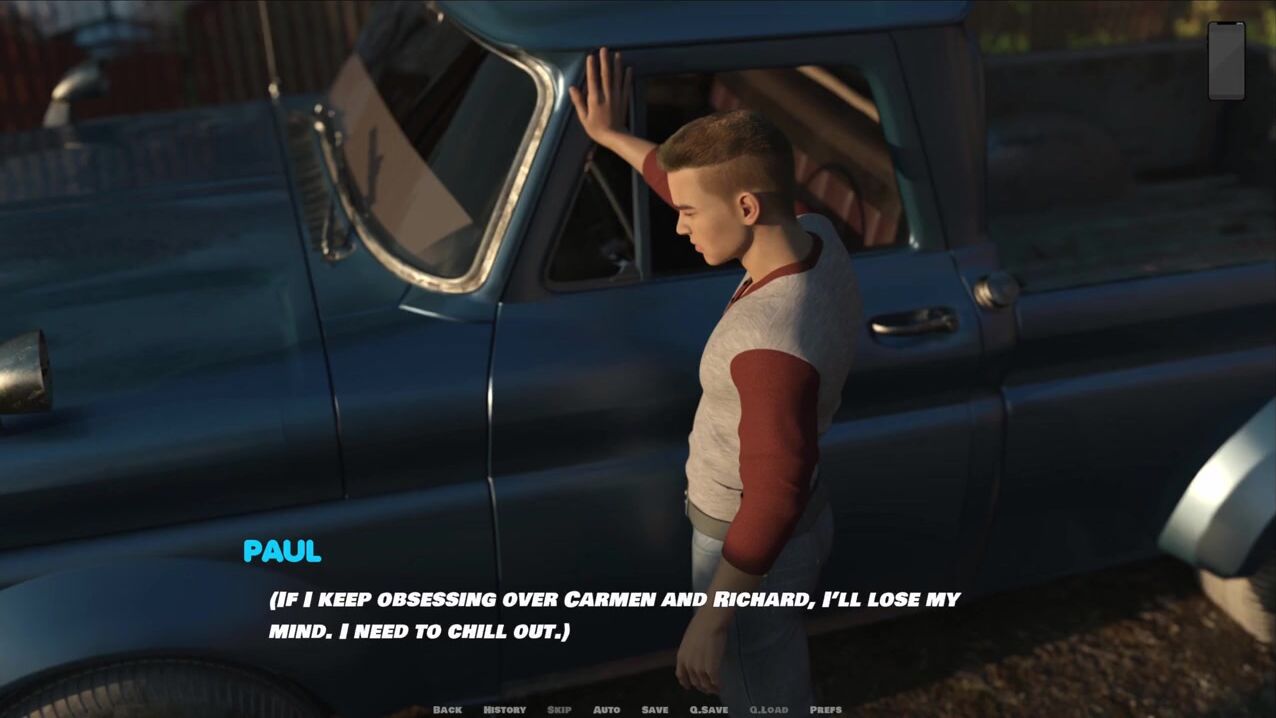Open the dialogue History log
This screenshot has width=1276, height=718.
pyautogui.click(x=504, y=710)
